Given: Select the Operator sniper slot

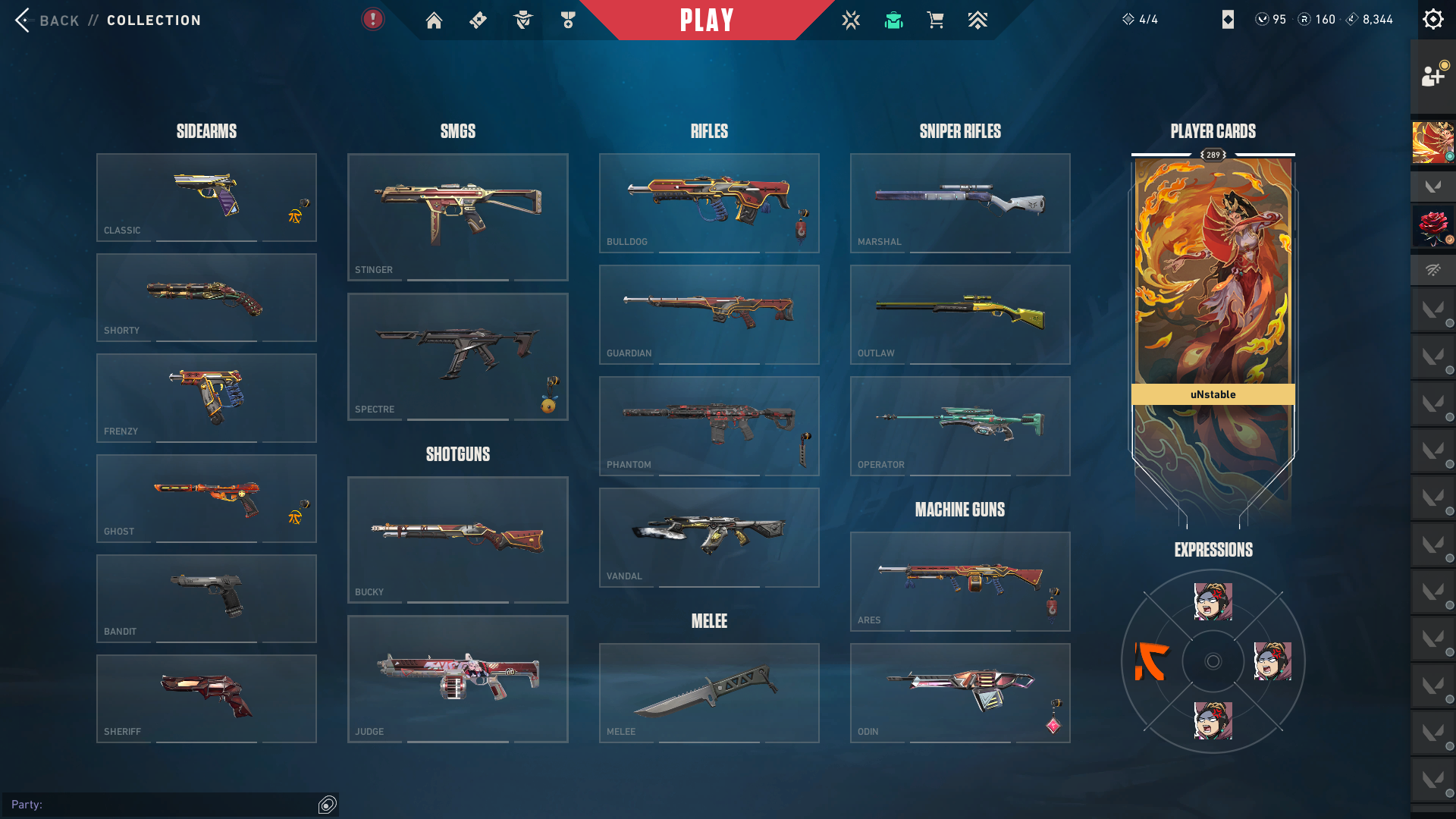Looking at the screenshot, I should (960, 425).
